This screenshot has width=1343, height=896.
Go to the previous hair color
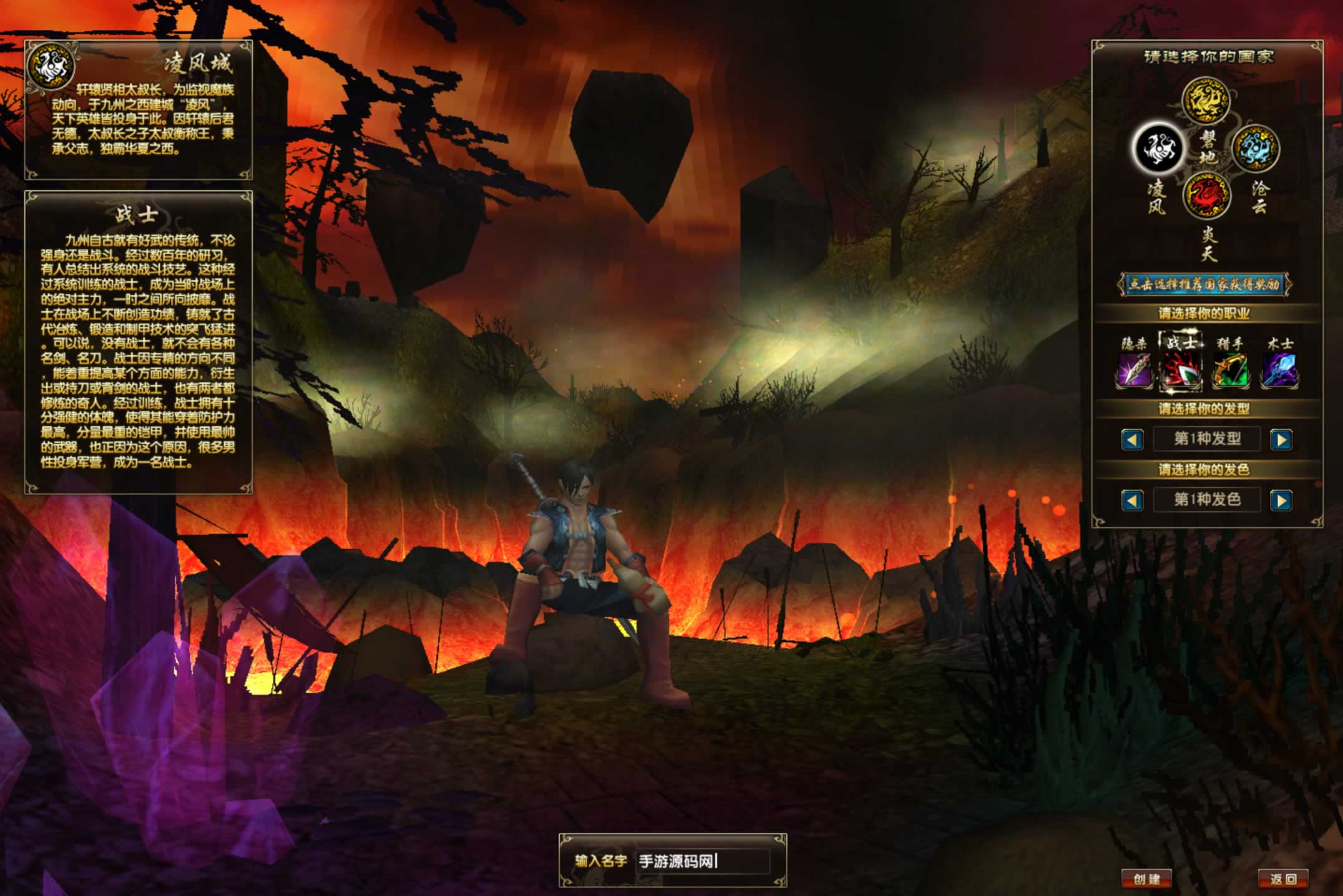click(1132, 500)
